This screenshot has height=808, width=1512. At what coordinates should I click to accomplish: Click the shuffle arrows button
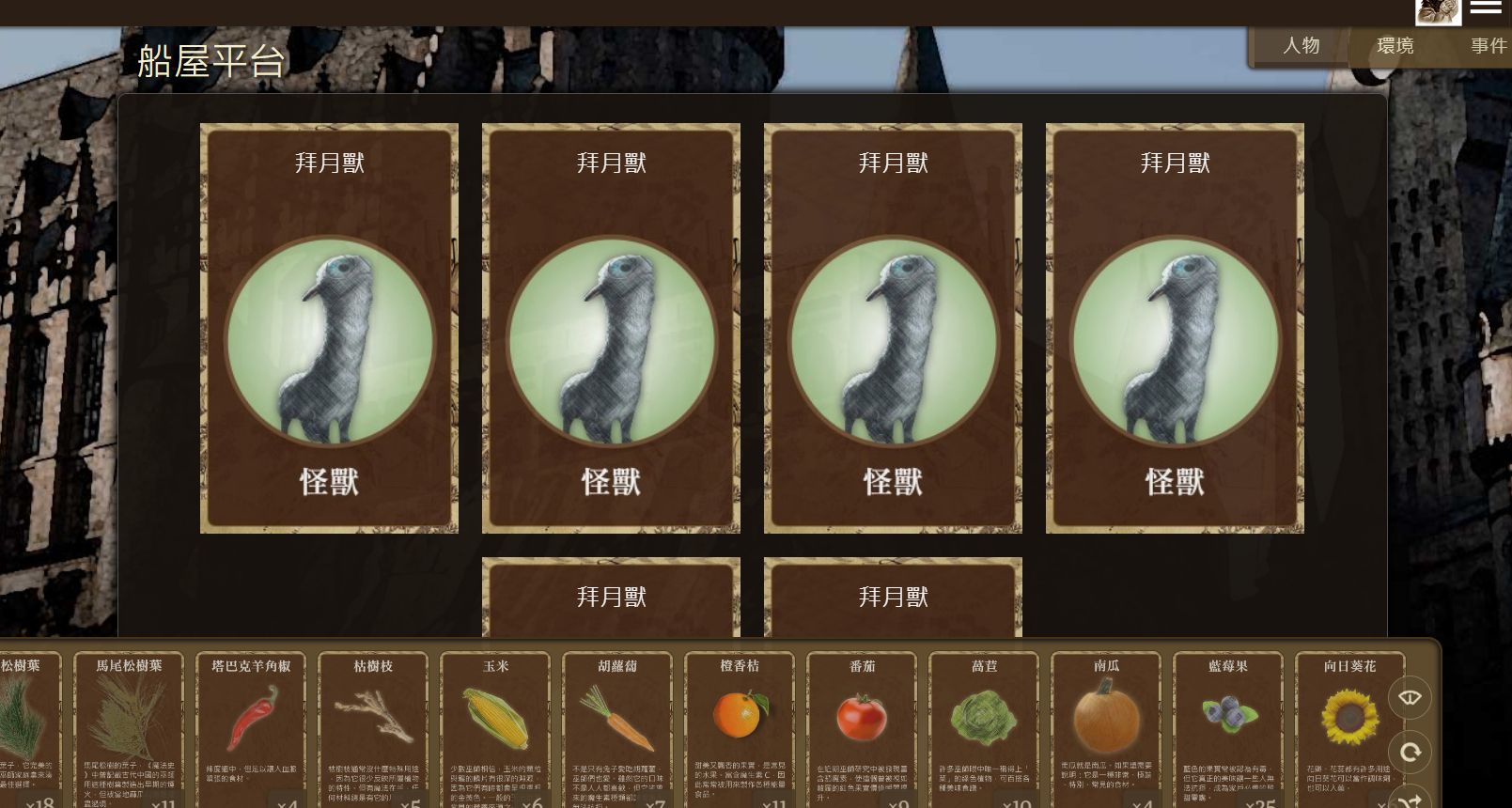[1410, 800]
